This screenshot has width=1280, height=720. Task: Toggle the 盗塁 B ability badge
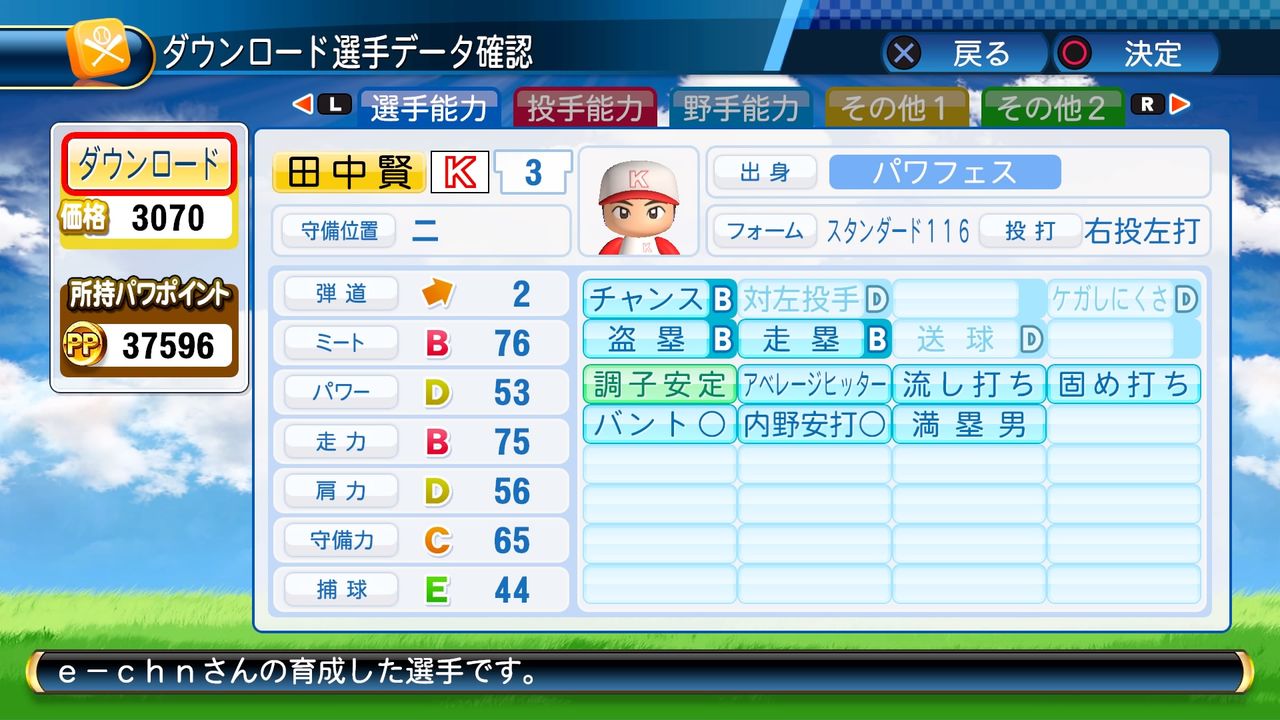click(657, 338)
